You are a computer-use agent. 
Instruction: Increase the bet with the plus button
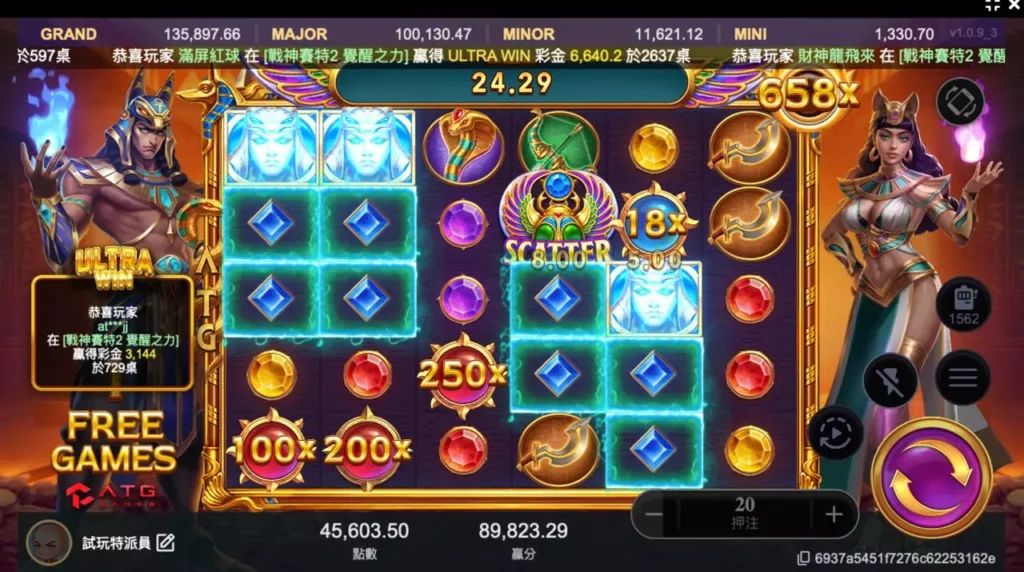[x=834, y=514]
